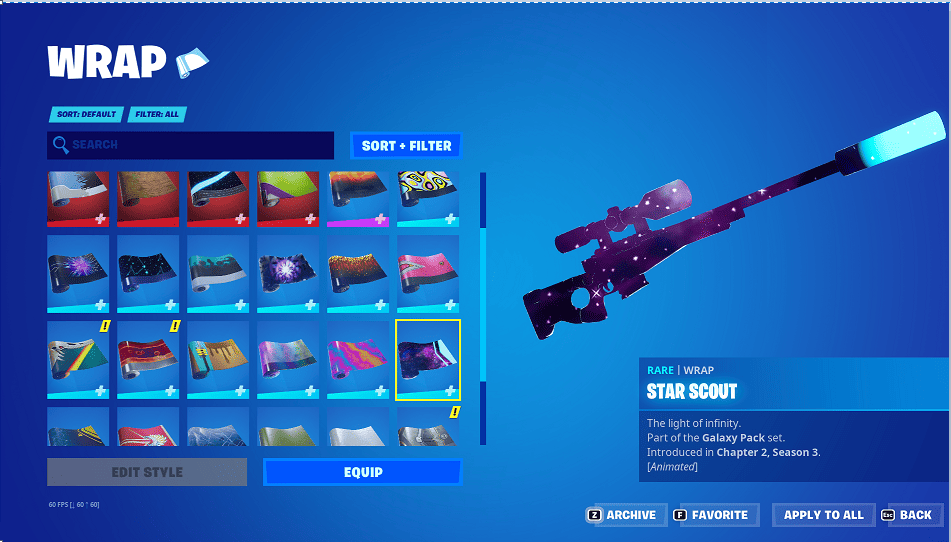Open the Sort + Filter options
Viewport: 951px width, 542px height.
point(406,146)
